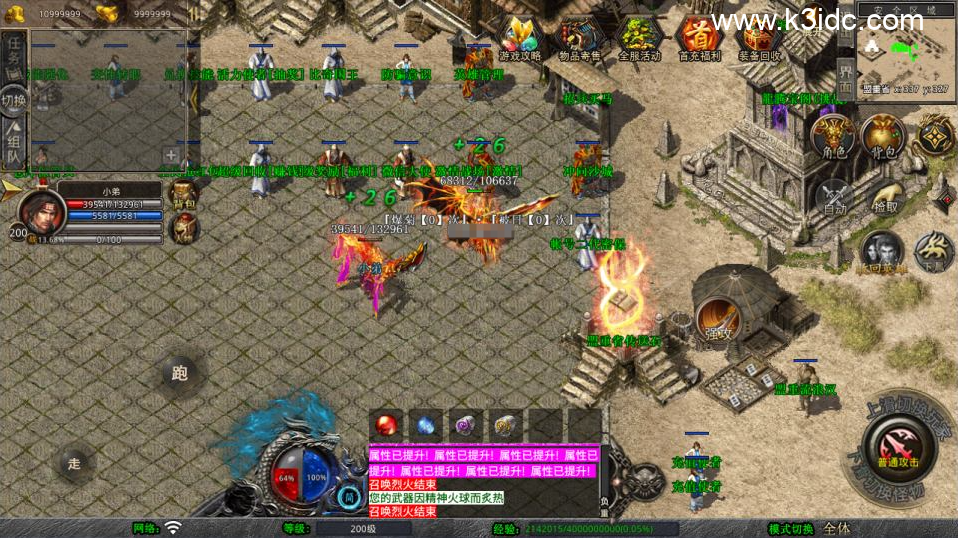Open the 首充福利 first-recharge bonus
958x538 pixels.
[700, 40]
